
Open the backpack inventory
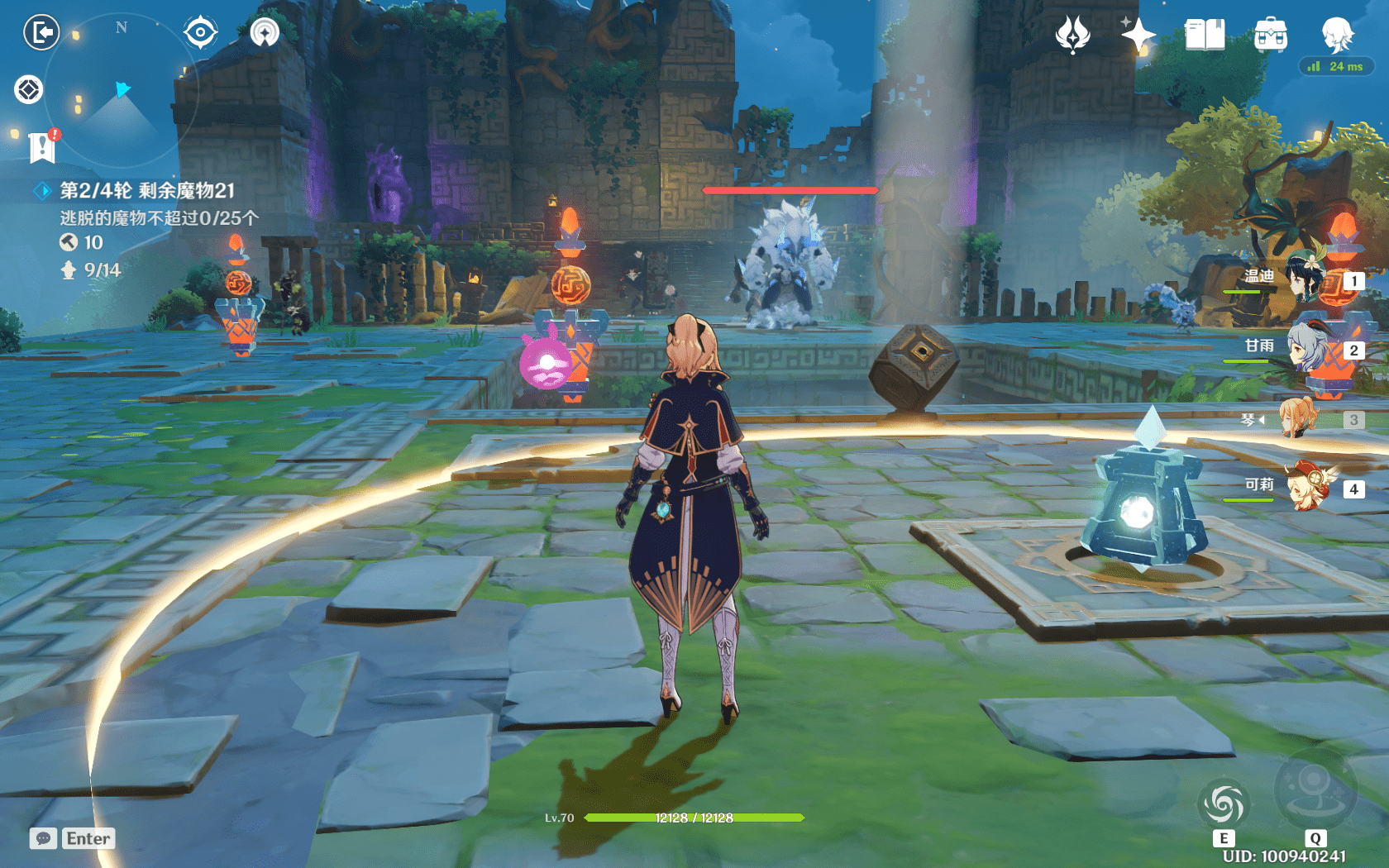coord(1270,35)
